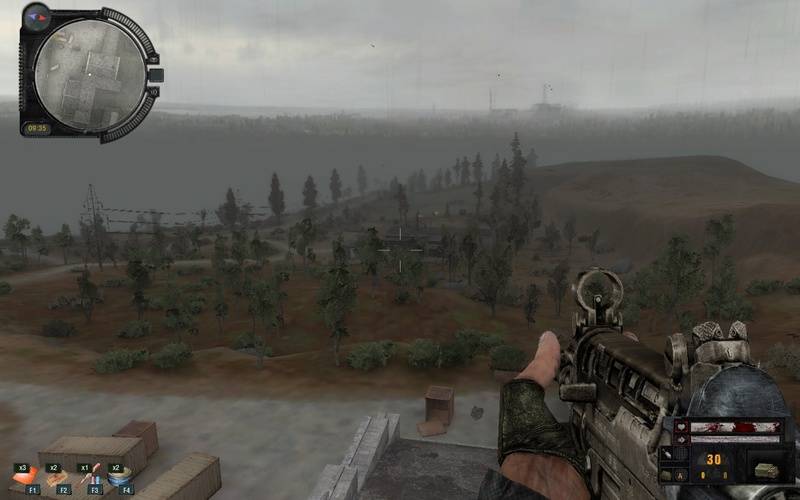
Task: Click the compass on the minimap frame
Action: click(37, 15)
